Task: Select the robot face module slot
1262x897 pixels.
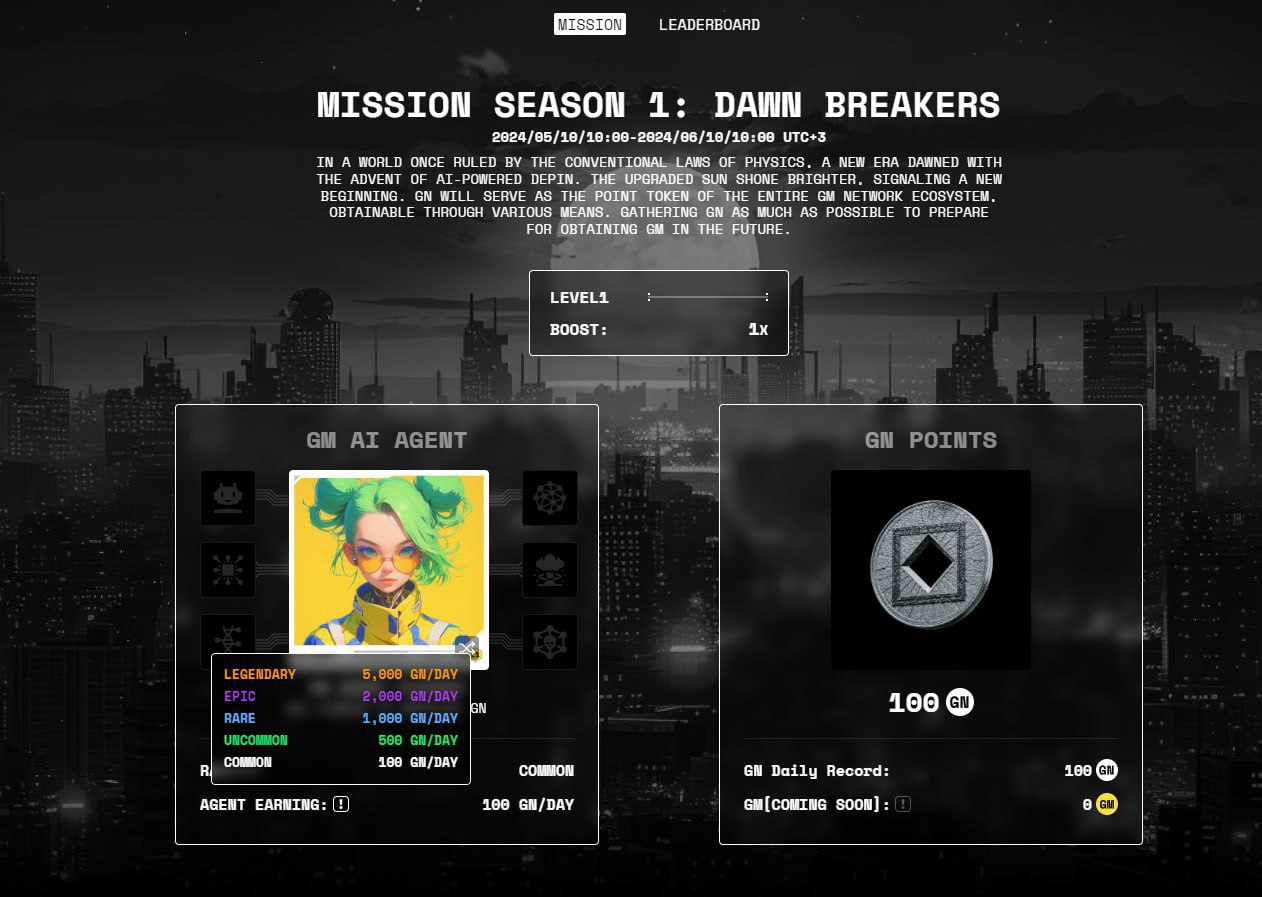Action: click(x=228, y=498)
